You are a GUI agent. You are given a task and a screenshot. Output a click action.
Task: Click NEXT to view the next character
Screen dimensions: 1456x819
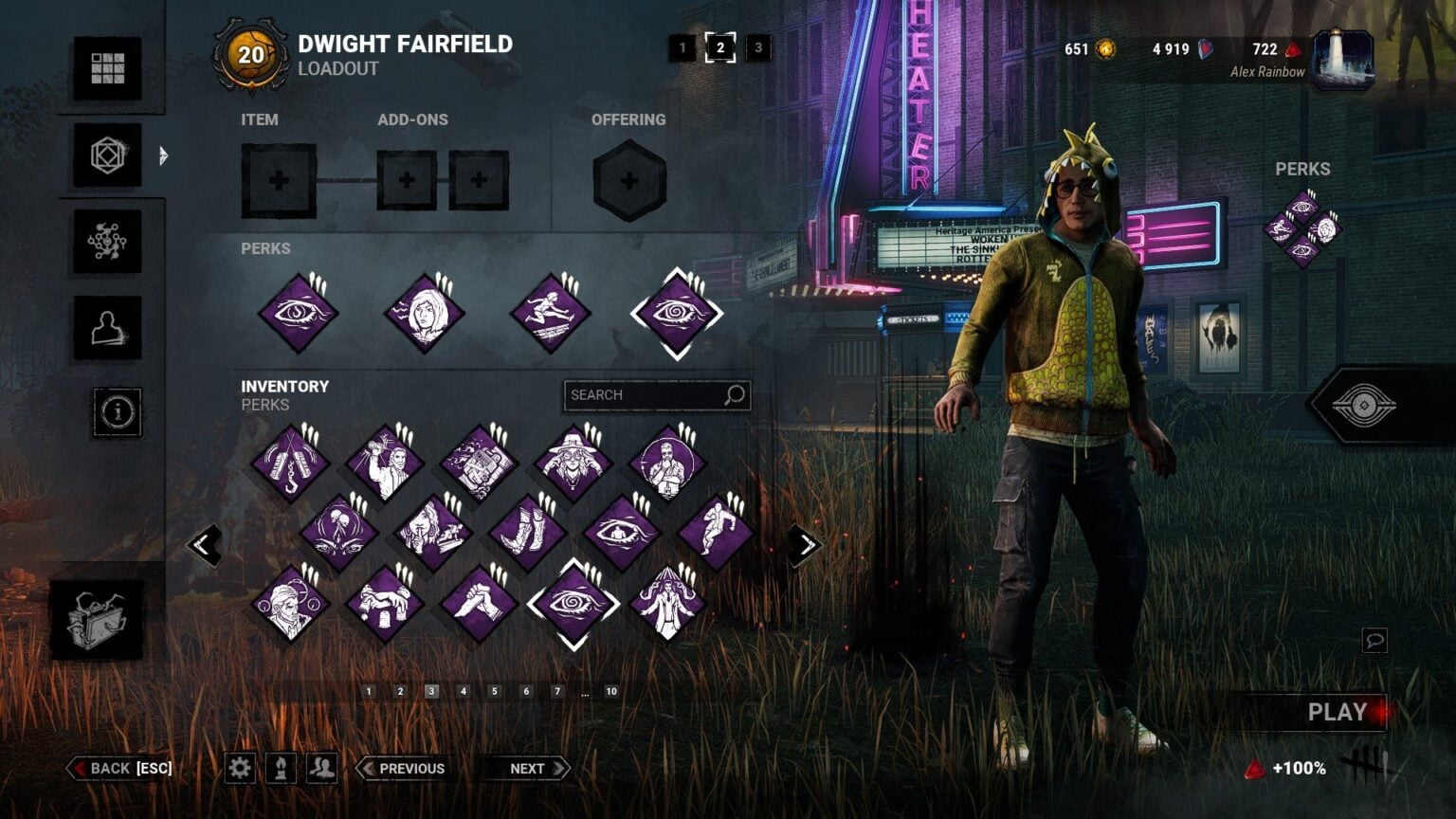click(527, 768)
